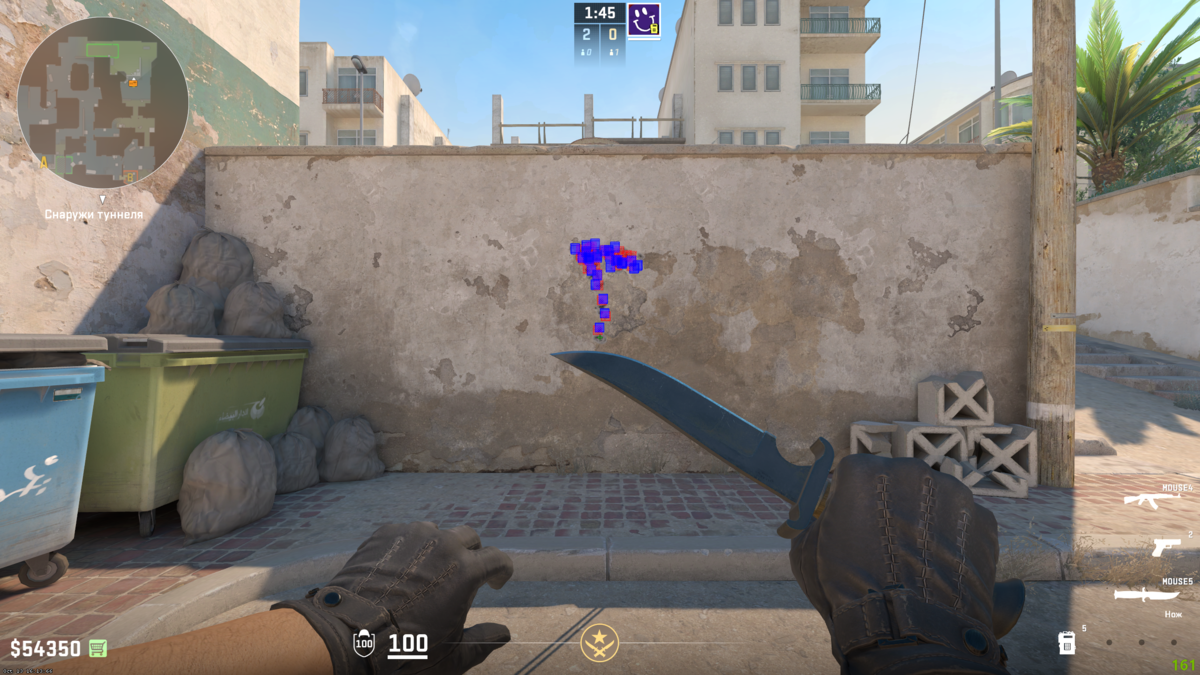Click the circular minimap radar
Viewport: 1200px width, 675px height.
(102, 102)
